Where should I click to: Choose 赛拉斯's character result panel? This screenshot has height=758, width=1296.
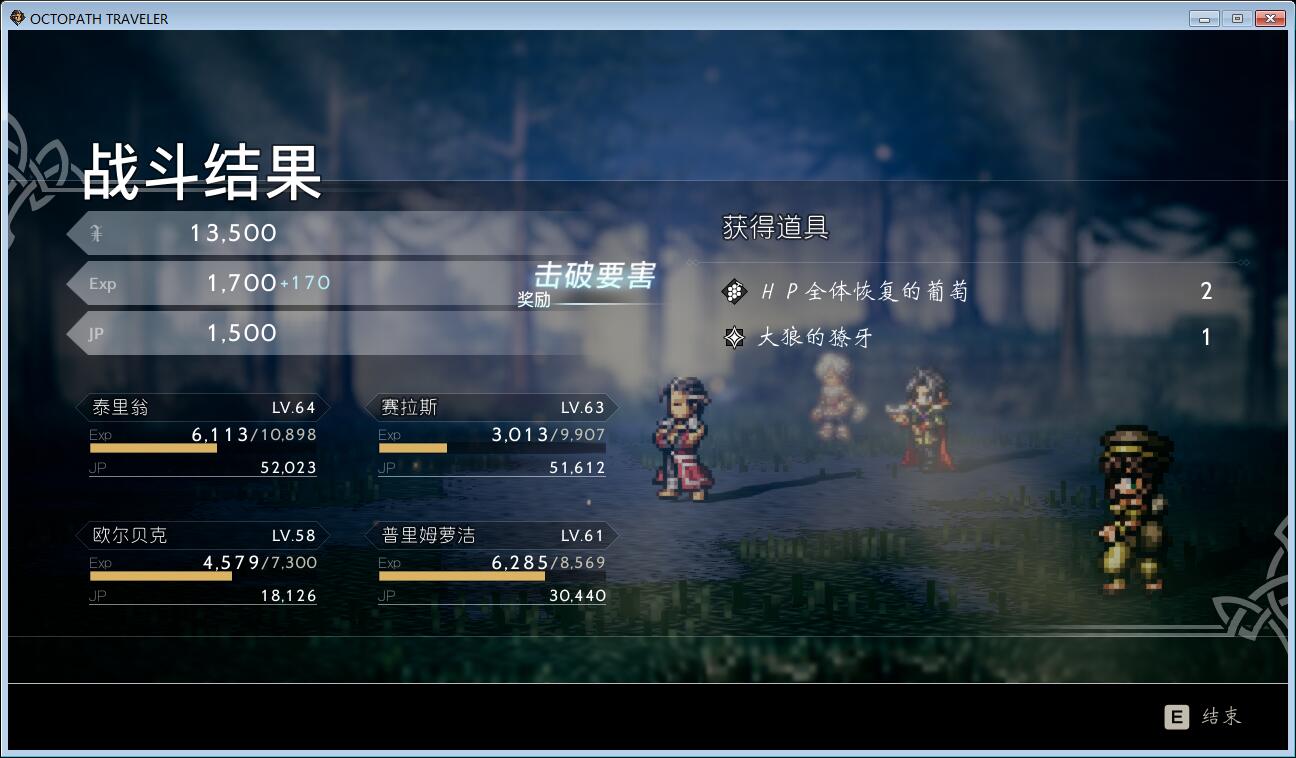[492, 436]
